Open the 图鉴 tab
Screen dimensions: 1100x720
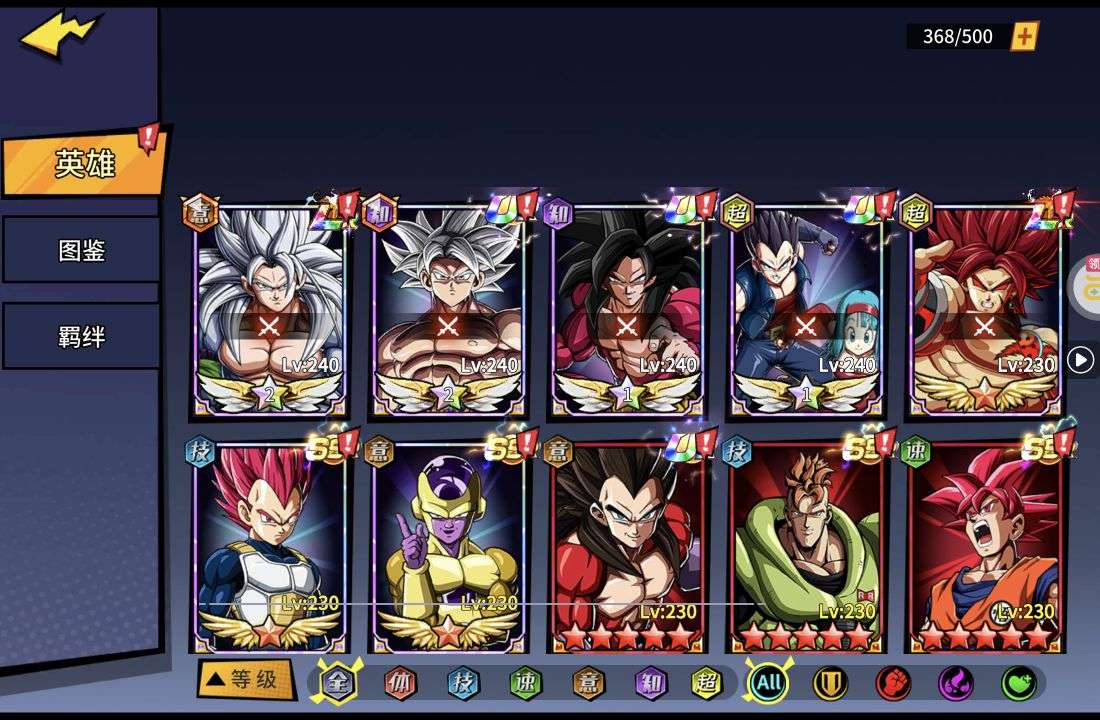coord(81,250)
